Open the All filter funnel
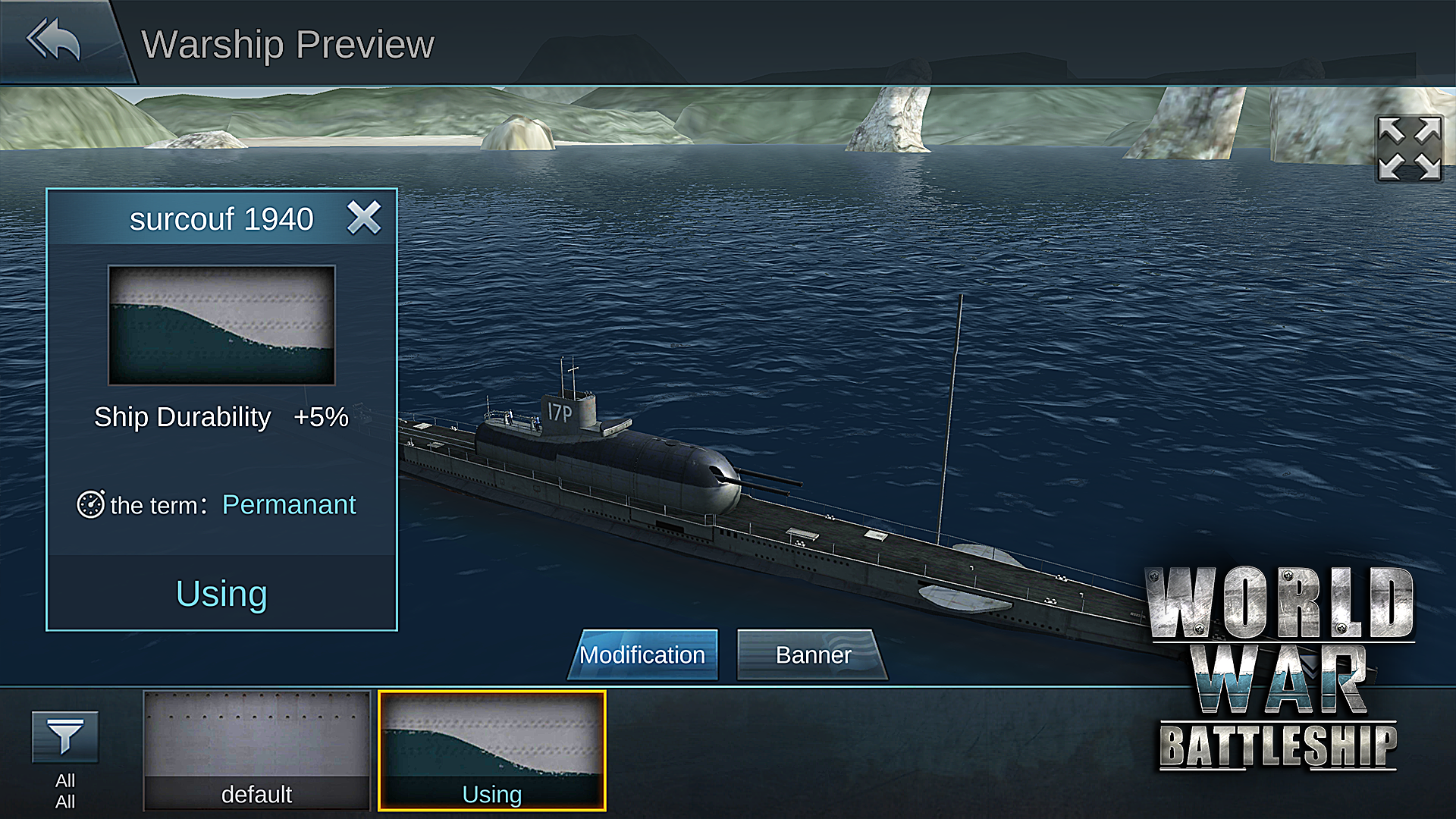 tap(65, 737)
